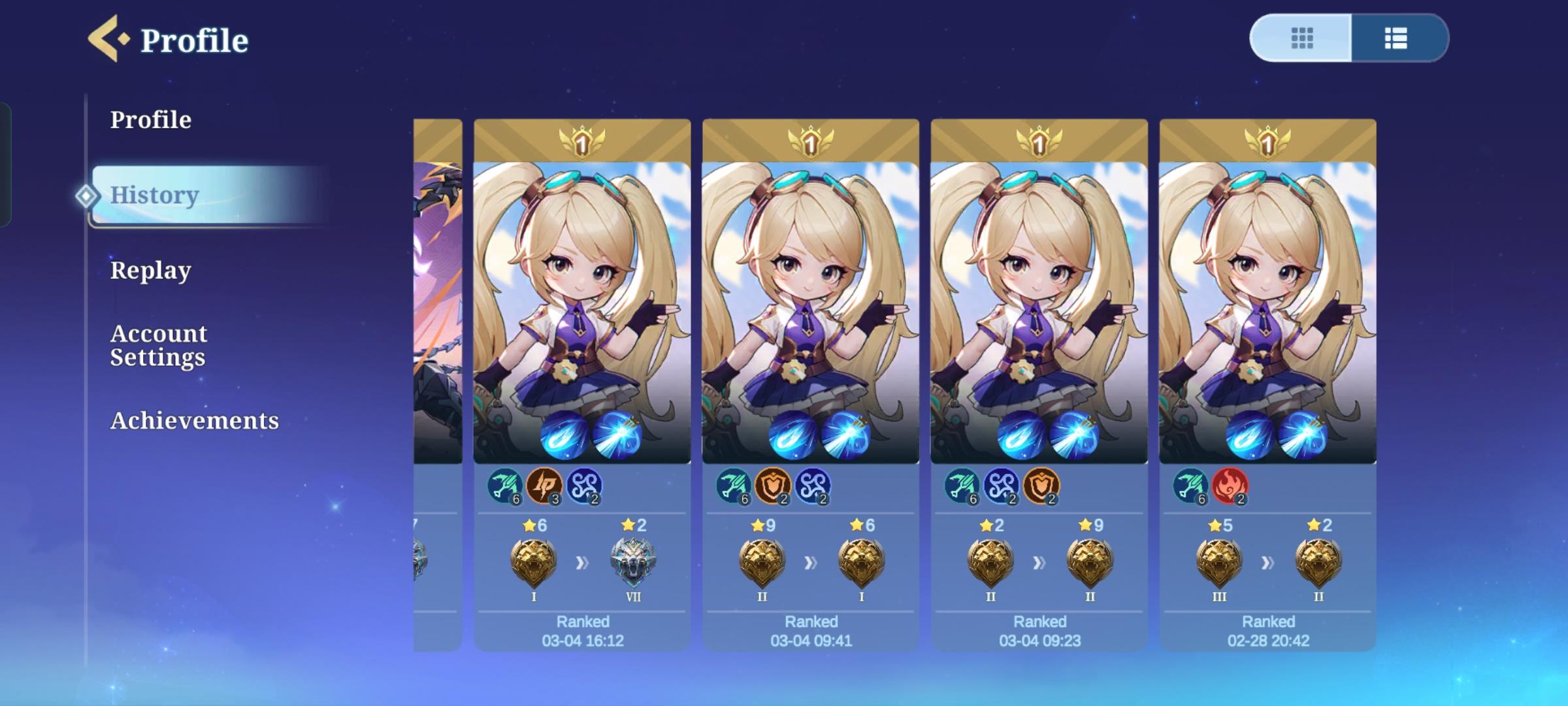The width and height of the screenshot is (1568, 706).
Task: Open Account Settings
Action: pos(159,345)
